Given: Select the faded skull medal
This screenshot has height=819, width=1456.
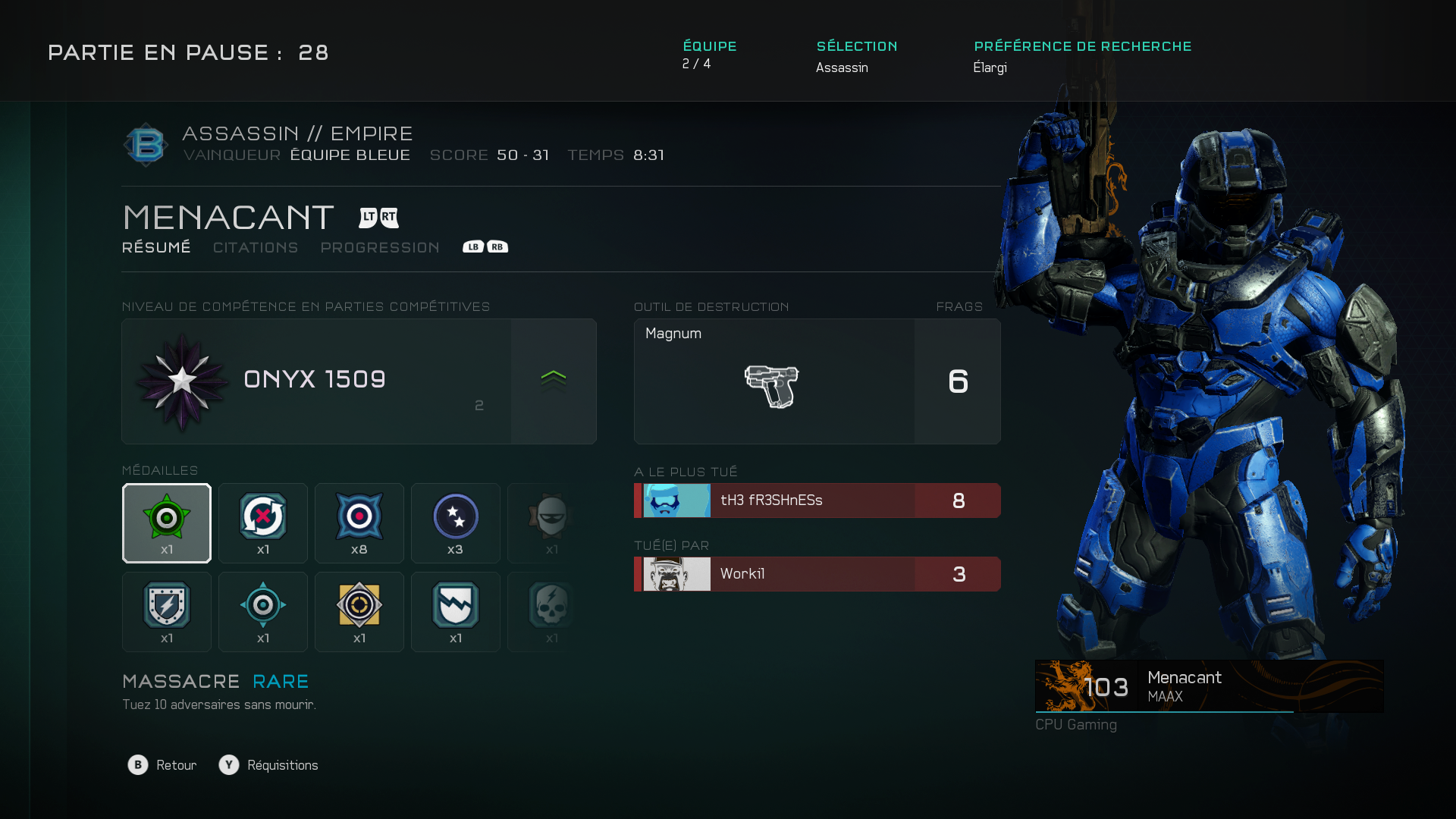Looking at the screenshot, I should [x=550, y=612].
